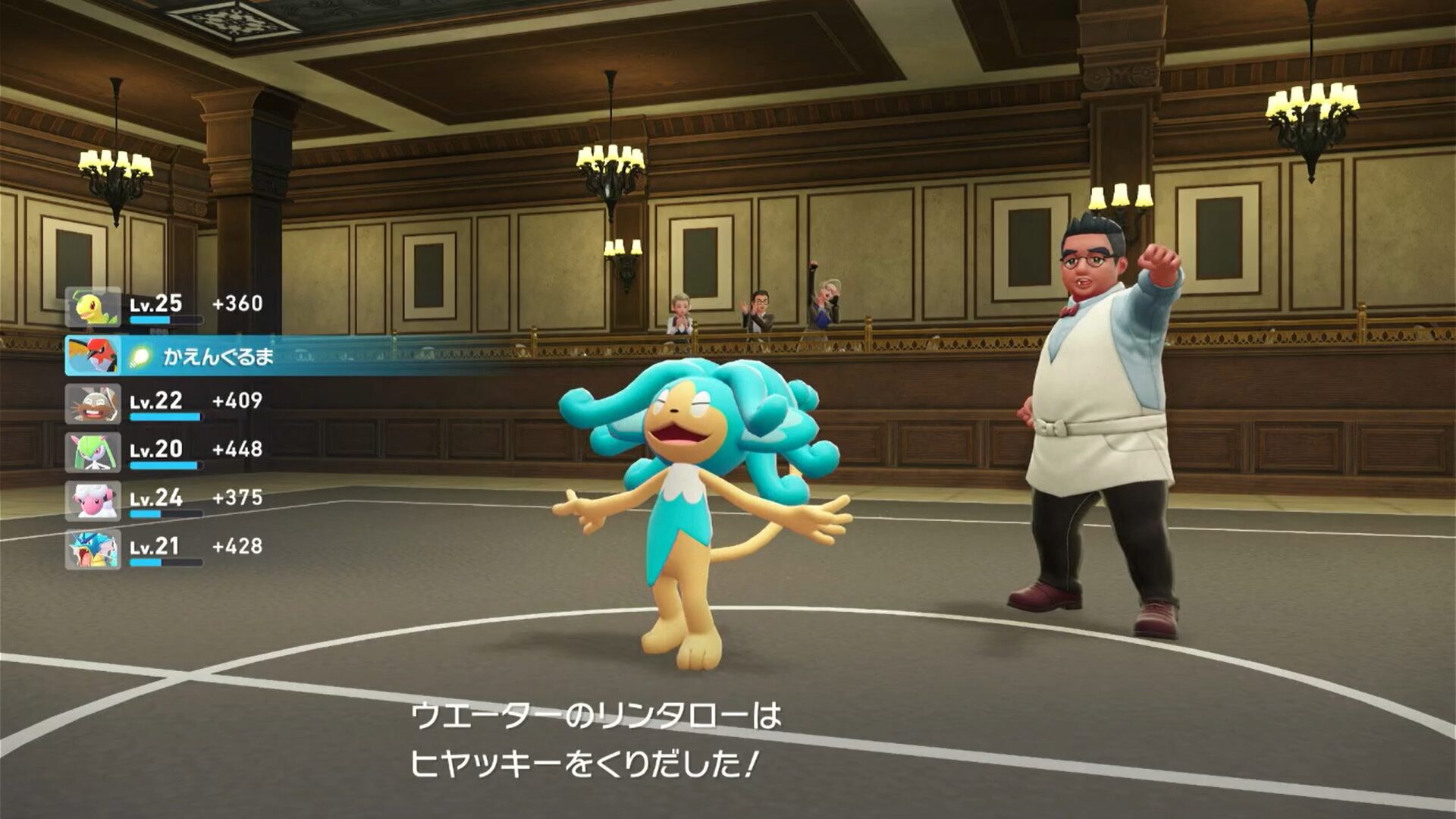Select the Bunnelby party portrait
Screen dimensions: 1456x819
(x=93, y=404)
